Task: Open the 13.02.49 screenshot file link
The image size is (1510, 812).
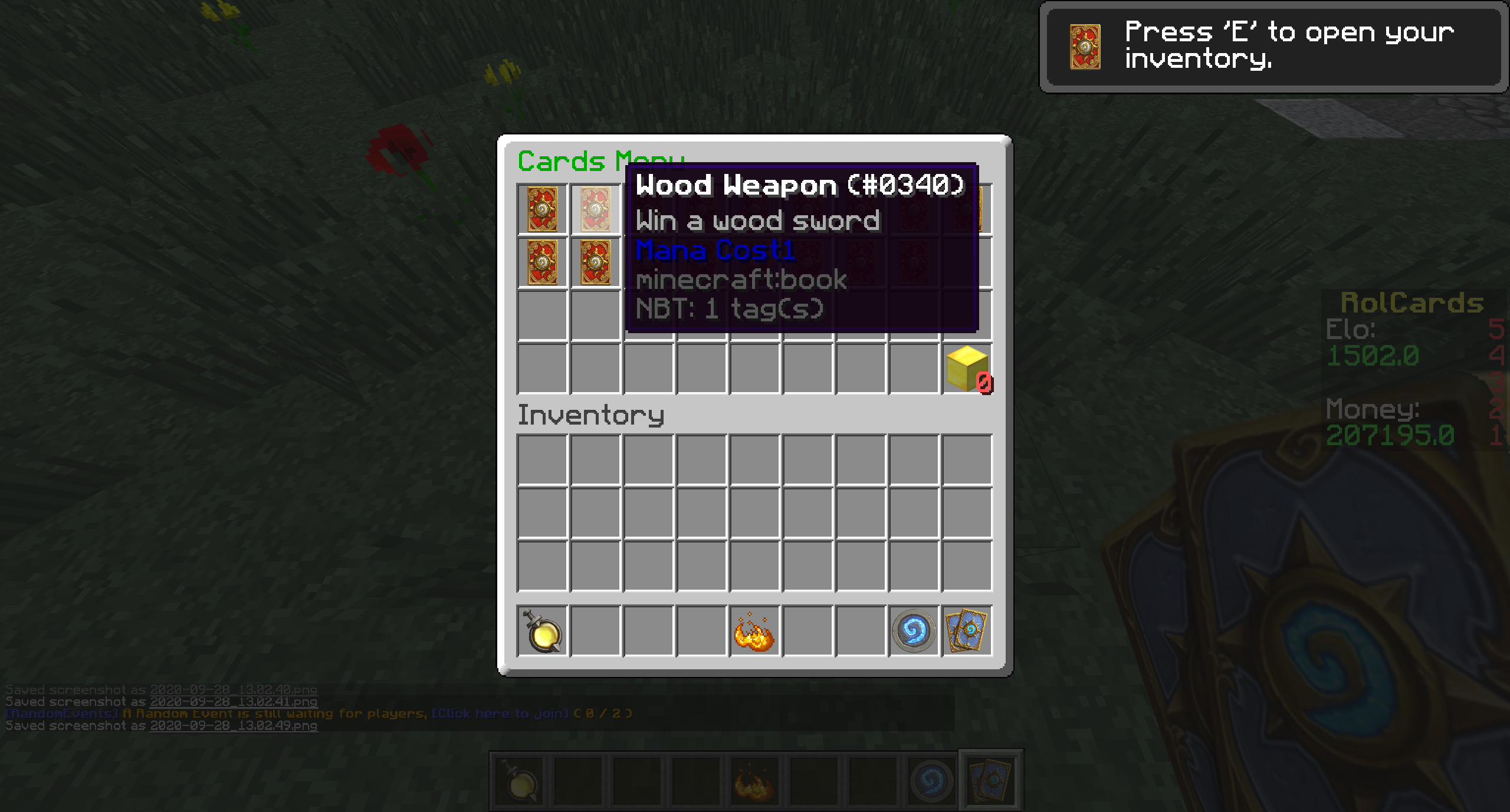Action: click(234, 726)
